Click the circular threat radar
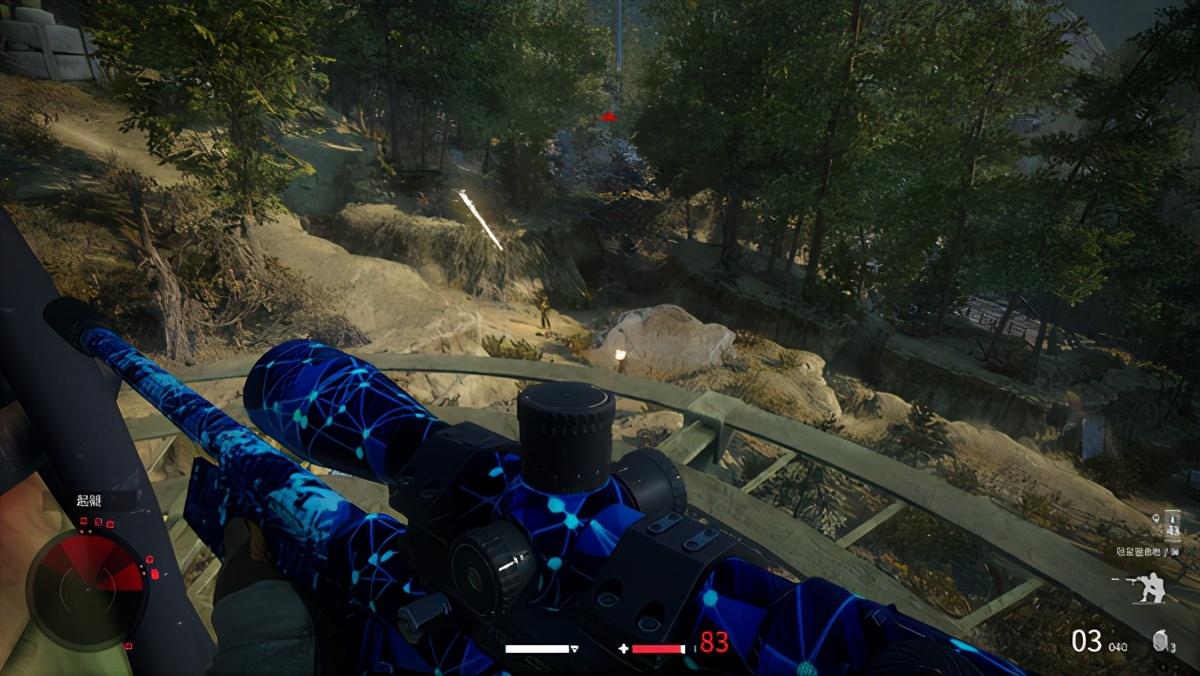1200x676 pixels. pos(86,587)
